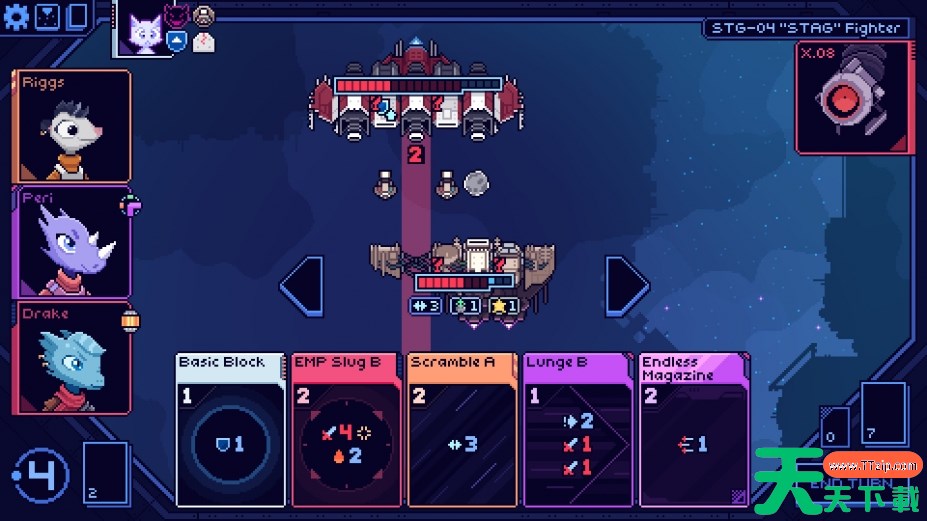This screenshot has width=927, height=521.
Task: Open the star map view
Action: (x=47, y=15)
